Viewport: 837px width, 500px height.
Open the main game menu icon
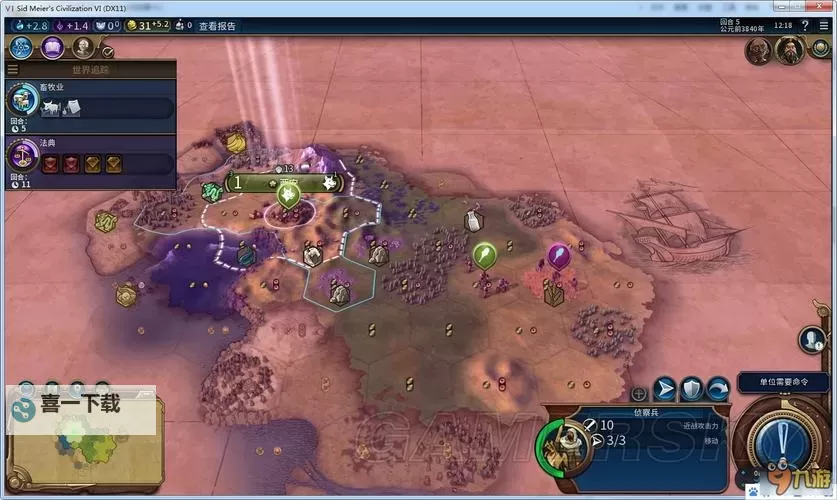pyautogui.click(x=825, y=26)
